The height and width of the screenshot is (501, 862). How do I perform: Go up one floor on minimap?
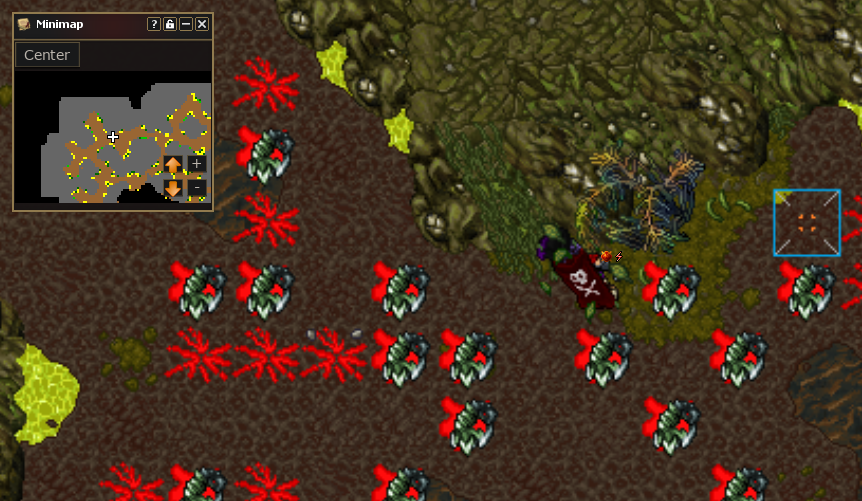[x=173, y=164]
